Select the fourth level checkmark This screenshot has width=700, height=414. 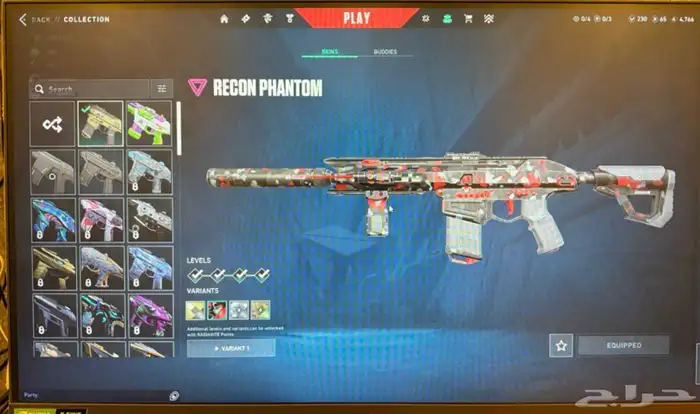pos(260,275)
